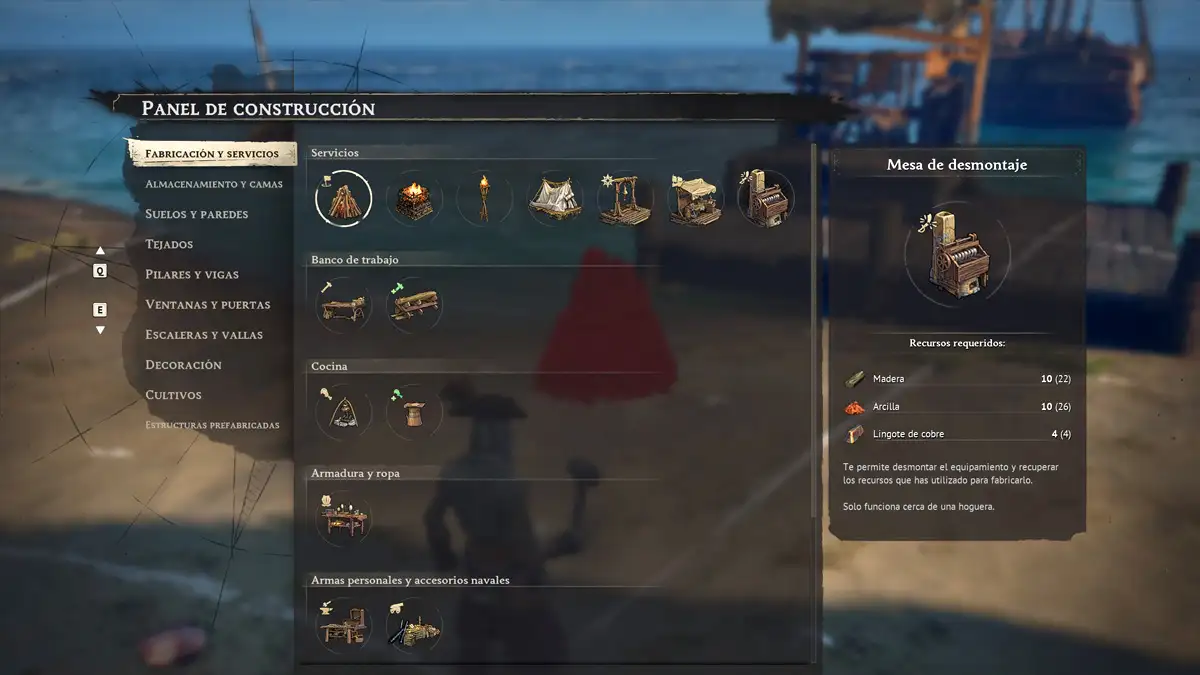Select the Cultivos category

point(173,395)
